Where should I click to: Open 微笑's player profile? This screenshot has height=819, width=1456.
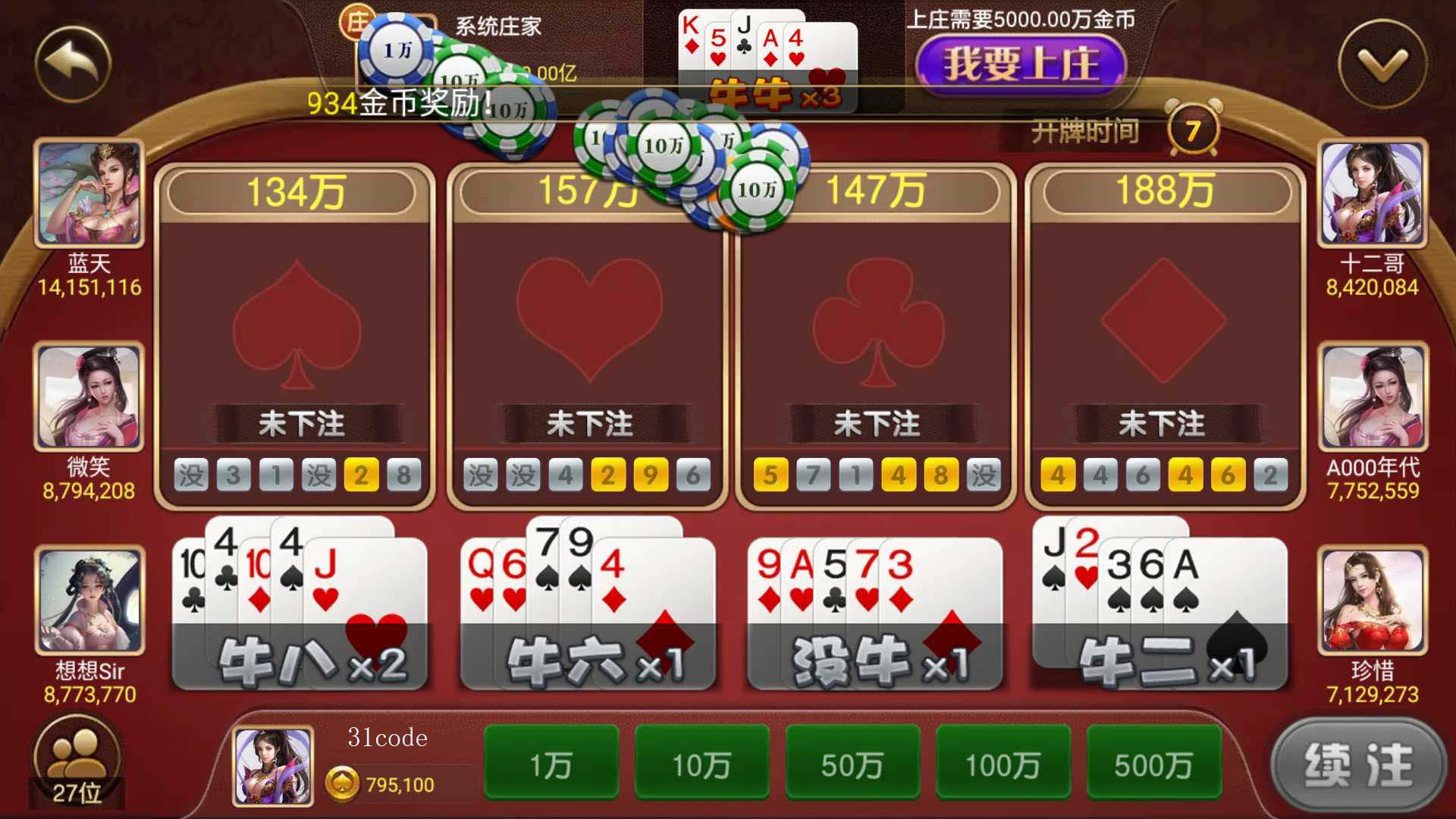[89, 397]
